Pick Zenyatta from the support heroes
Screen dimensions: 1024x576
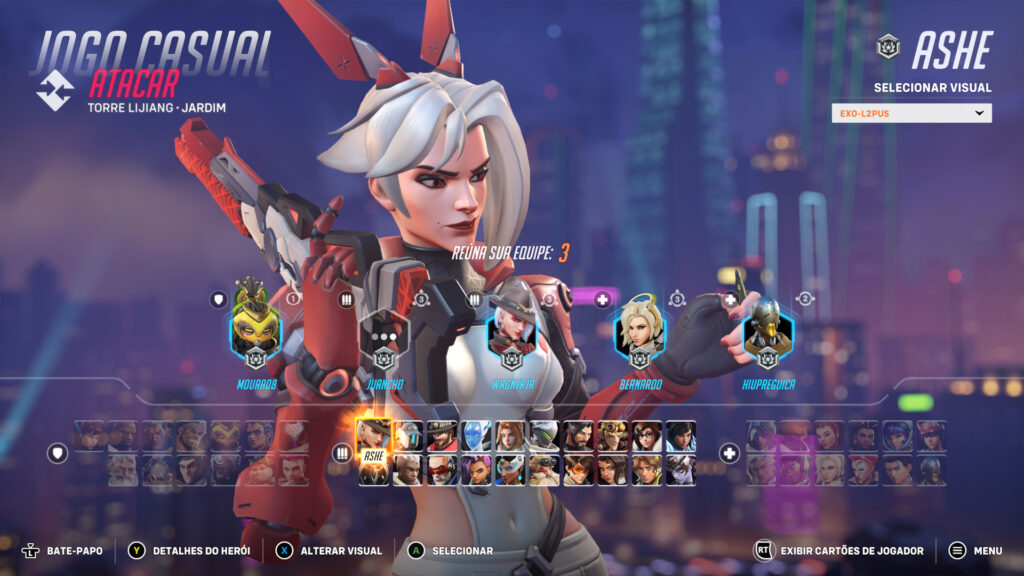(x=932, y=470)
